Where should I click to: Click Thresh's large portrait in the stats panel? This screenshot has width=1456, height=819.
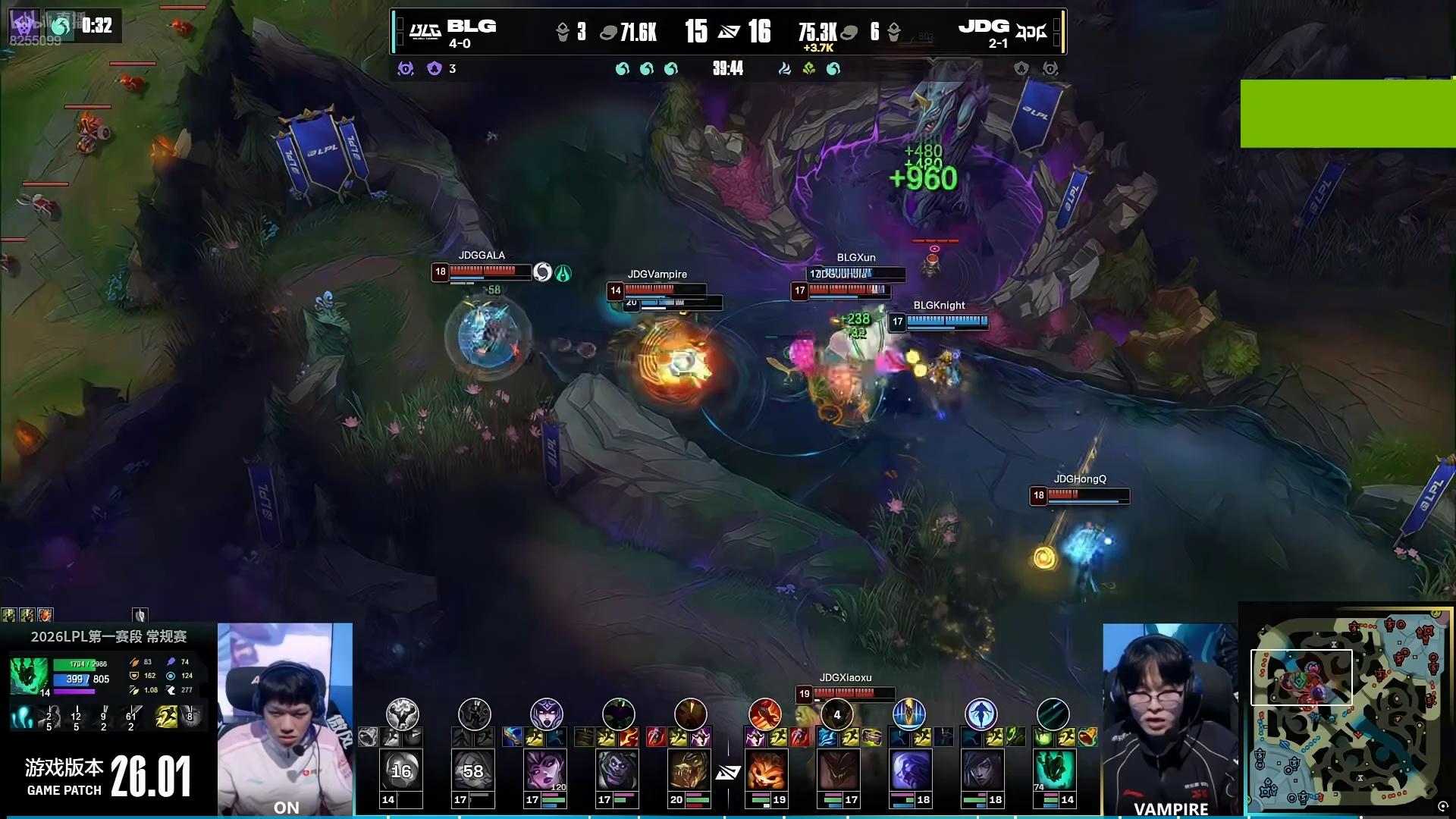tap(29, 676)
